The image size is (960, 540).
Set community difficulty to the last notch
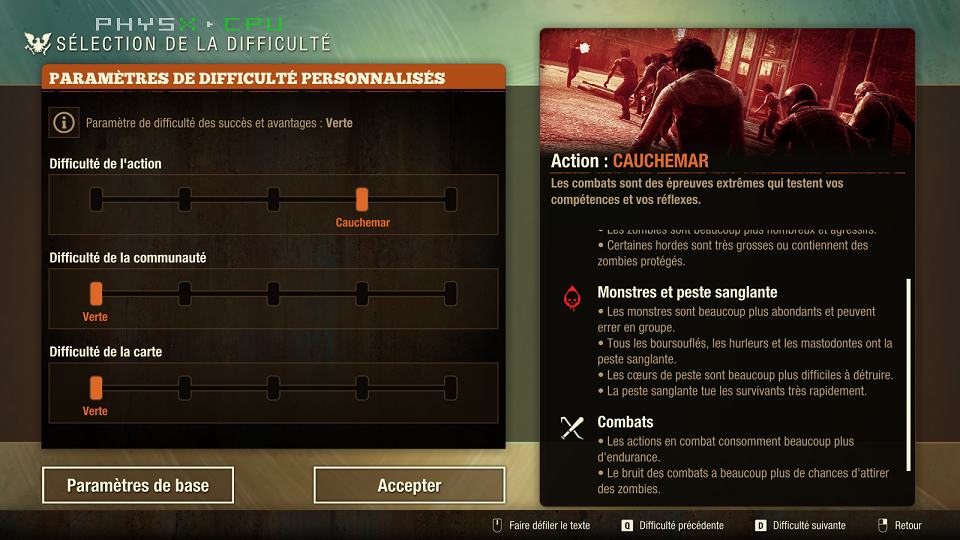pyautogui.click(x=451, y=293)
